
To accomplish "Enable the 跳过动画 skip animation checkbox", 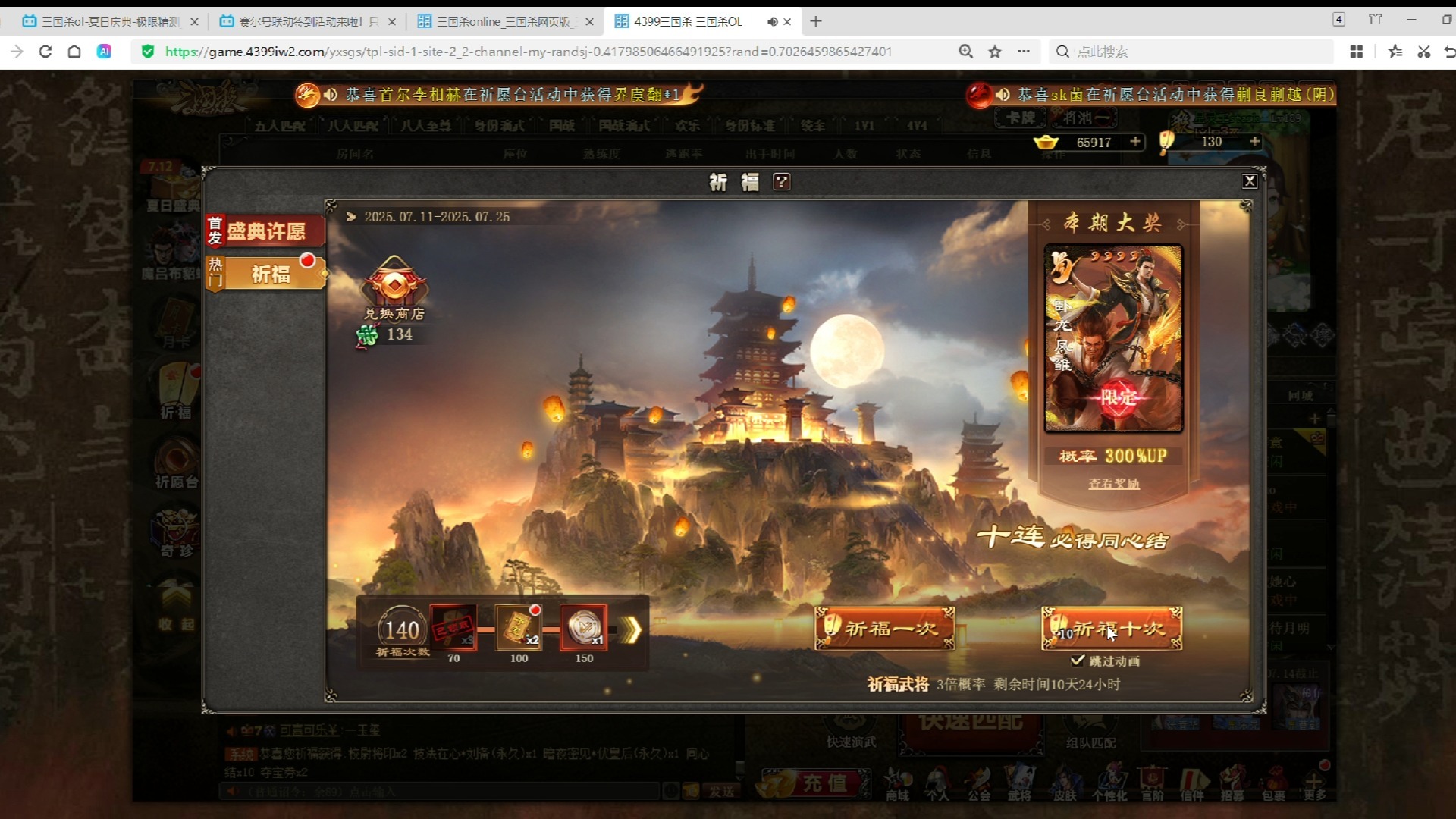I will pyautogui.click(x=1079, y=661).
